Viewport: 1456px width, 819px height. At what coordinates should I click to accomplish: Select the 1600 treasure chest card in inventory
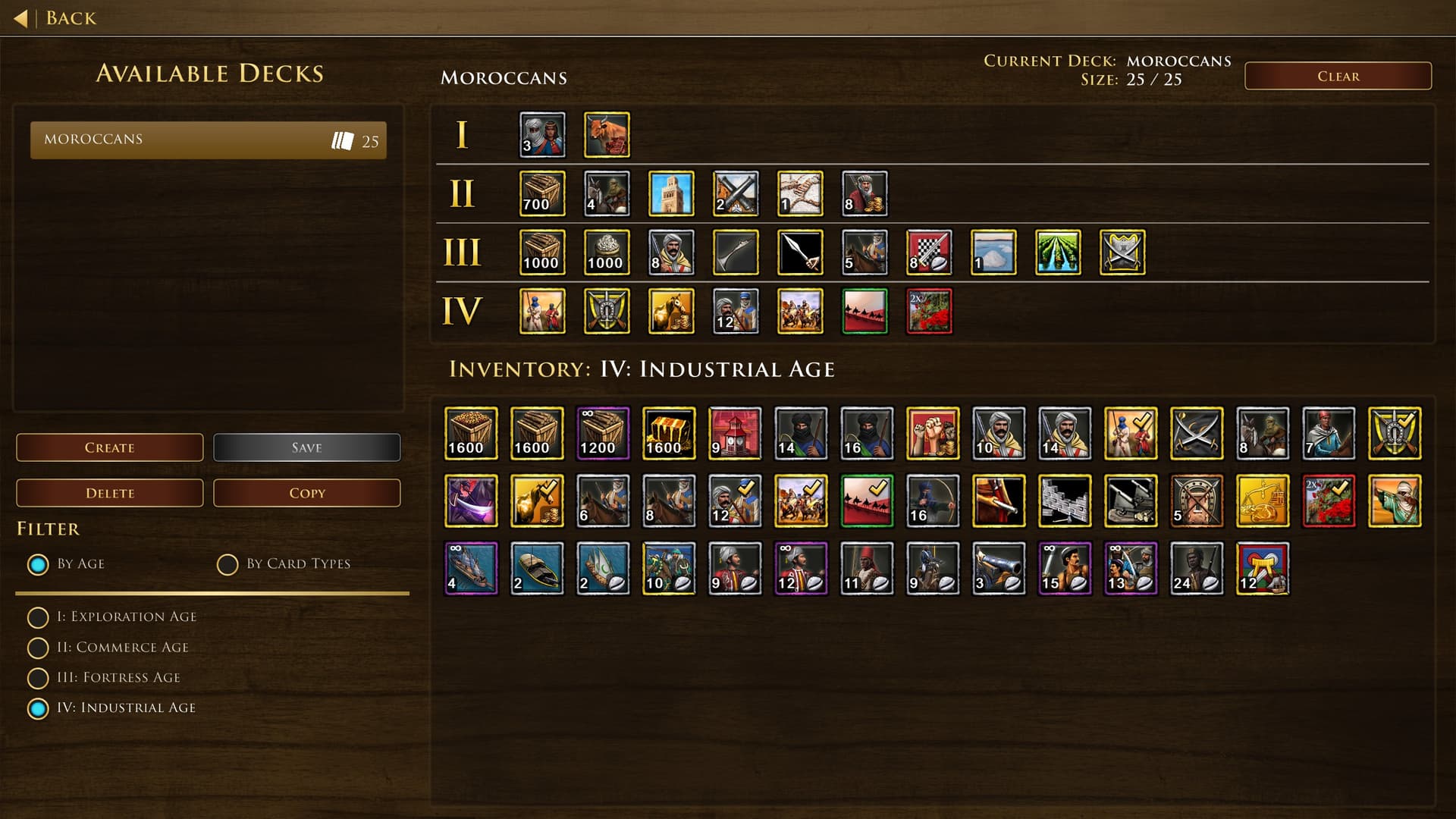pos(669,434)
